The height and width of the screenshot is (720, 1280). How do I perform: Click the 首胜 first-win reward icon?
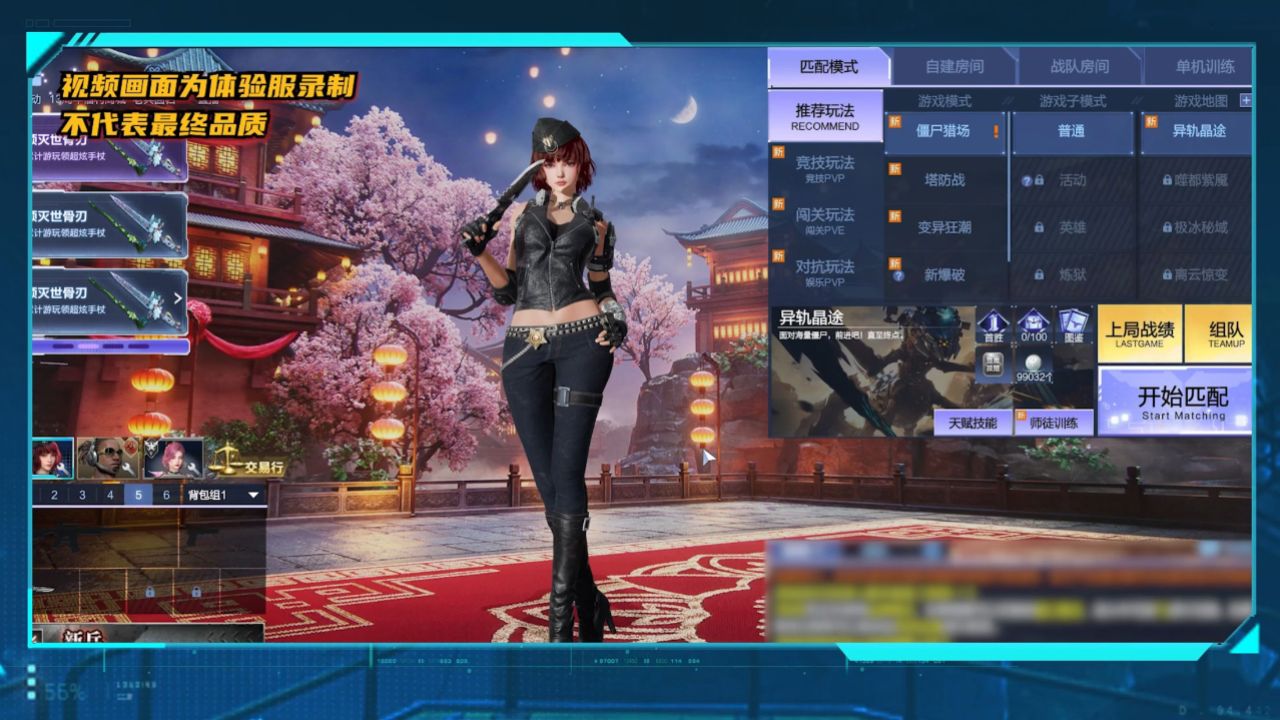coord(994,322)
